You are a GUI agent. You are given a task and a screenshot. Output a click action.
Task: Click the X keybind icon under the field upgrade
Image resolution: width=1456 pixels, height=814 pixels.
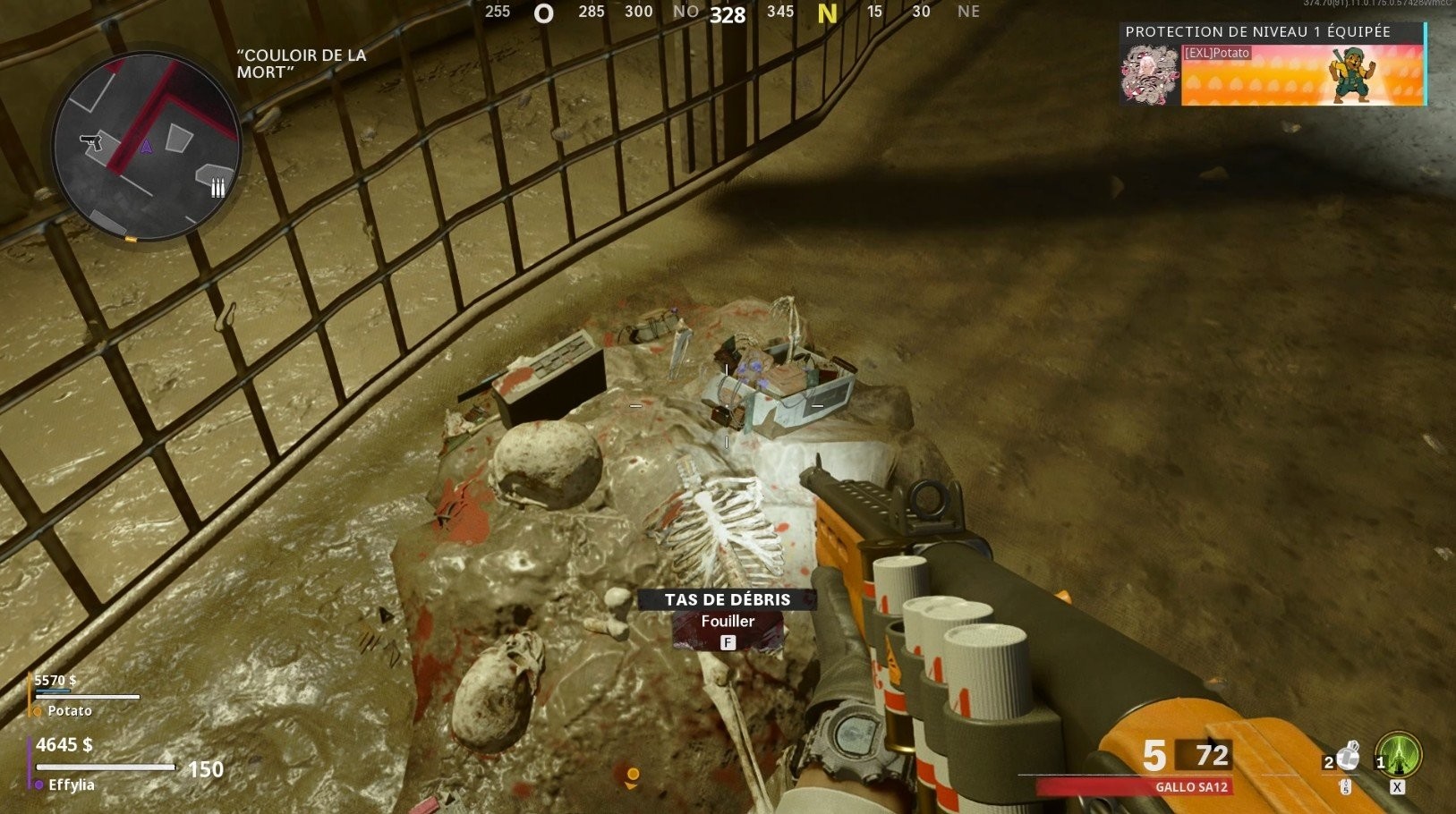[1398, 787]
